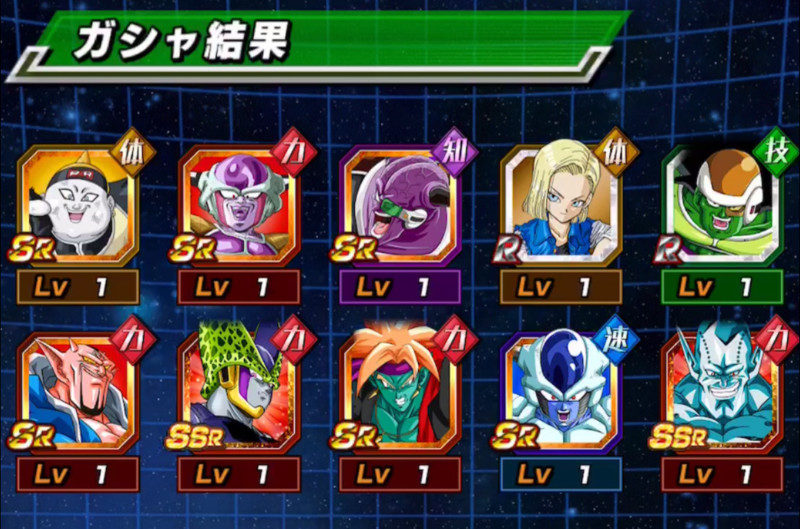Tap the purple alien with green scouter card
This screenshot has width=800, height=529.
tap(400, 205)
